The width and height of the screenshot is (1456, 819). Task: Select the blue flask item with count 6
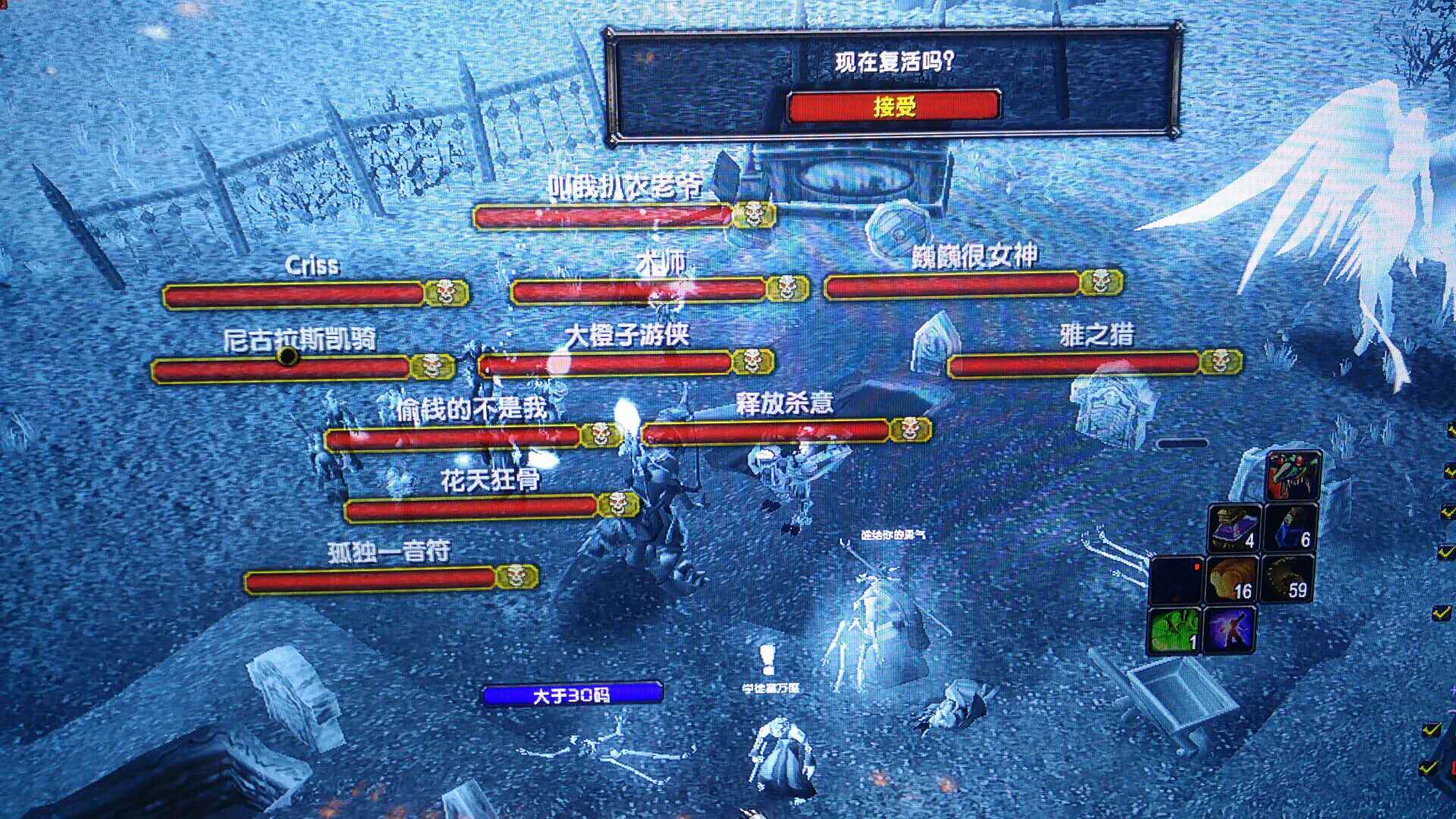[1291, 526]
